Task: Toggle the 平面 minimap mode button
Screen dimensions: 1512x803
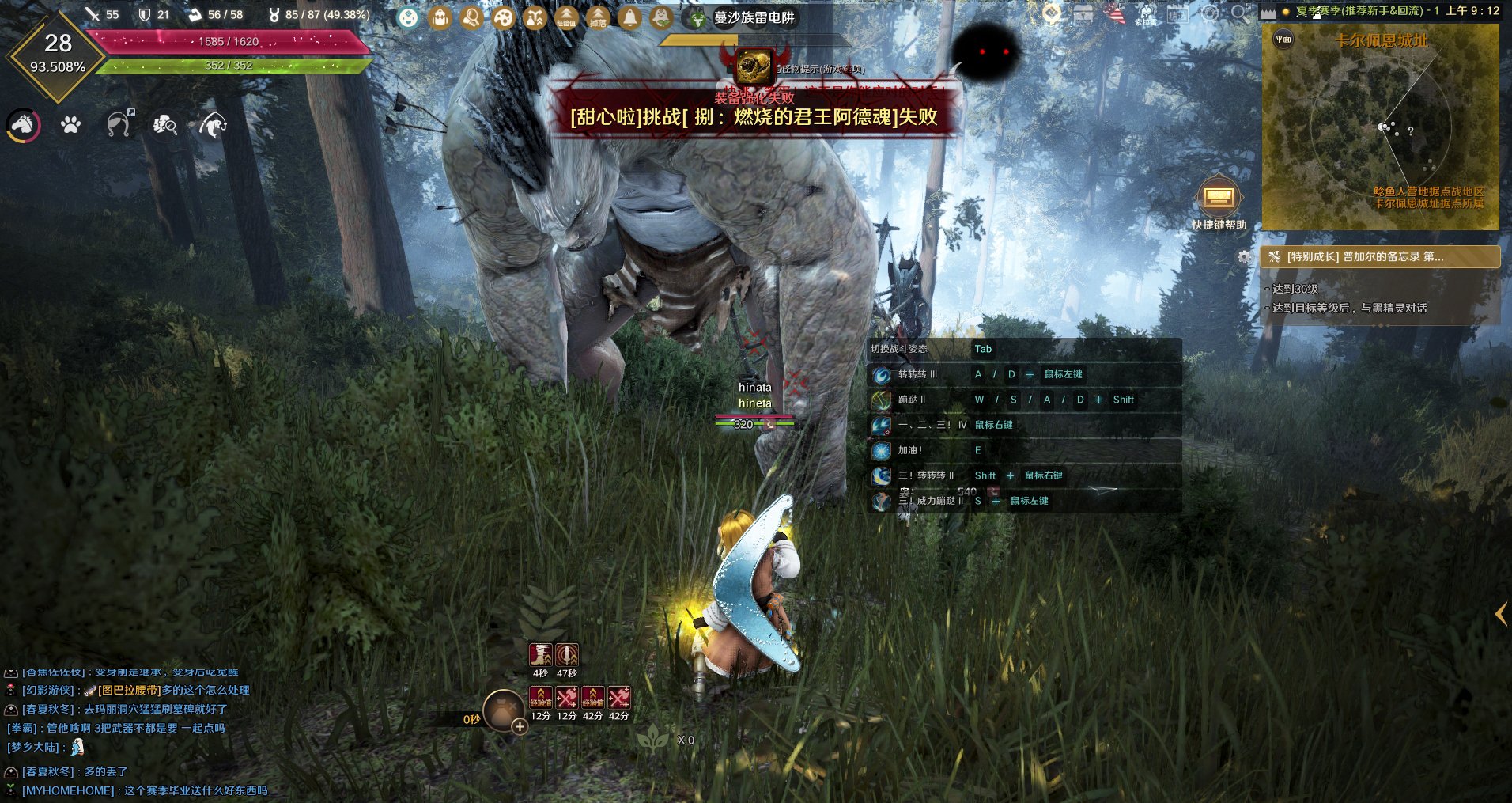Action: click(x=1283, y=39)
